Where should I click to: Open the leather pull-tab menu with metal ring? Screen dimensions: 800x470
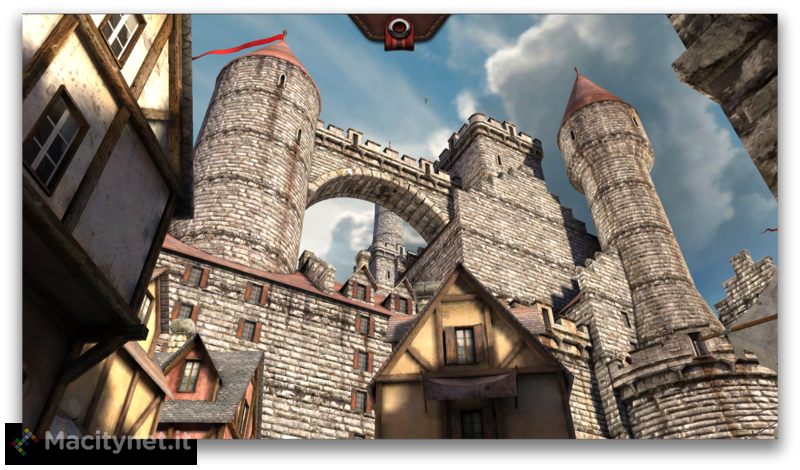(x=399, y=29)
